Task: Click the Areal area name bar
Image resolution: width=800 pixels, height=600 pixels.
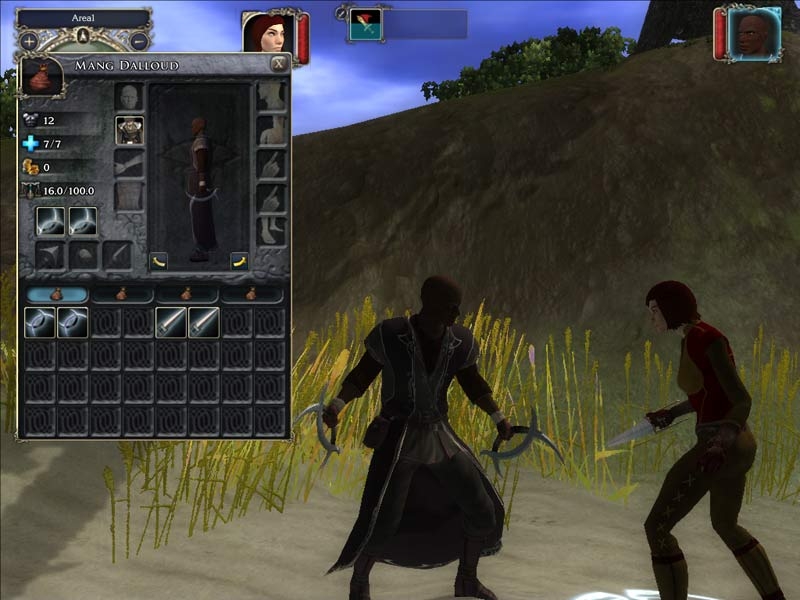Action: point(84,18)
